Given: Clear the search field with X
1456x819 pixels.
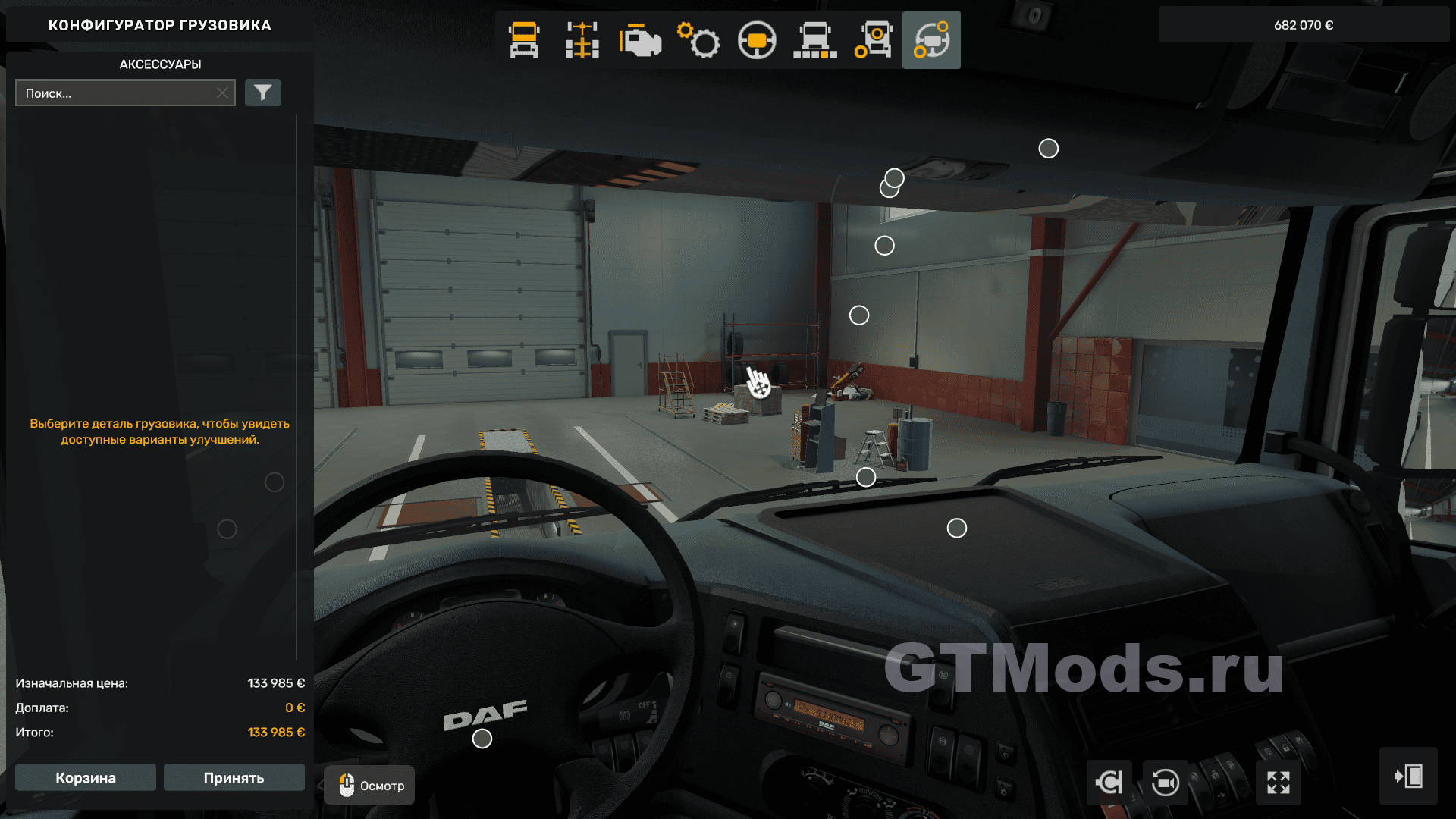Looking at the screenshot, I should [x=222, y=93].
